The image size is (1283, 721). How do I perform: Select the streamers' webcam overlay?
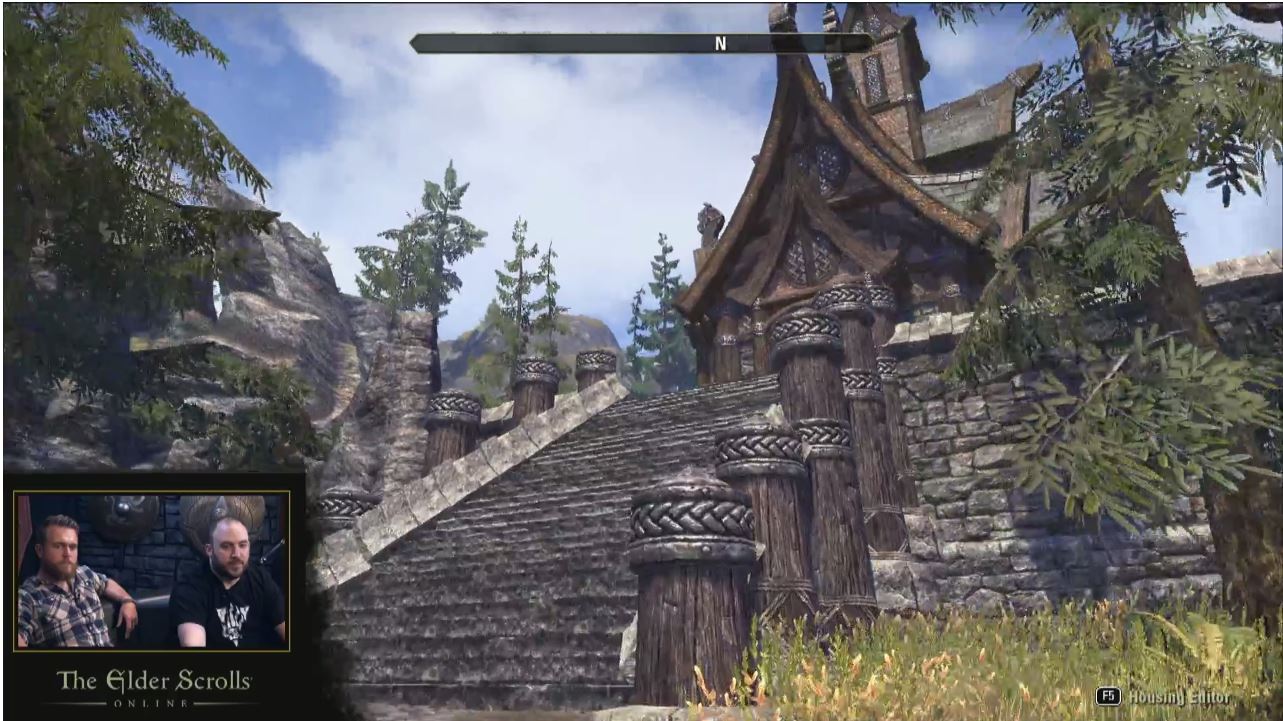pyautogui.click(x=152, y=570)
